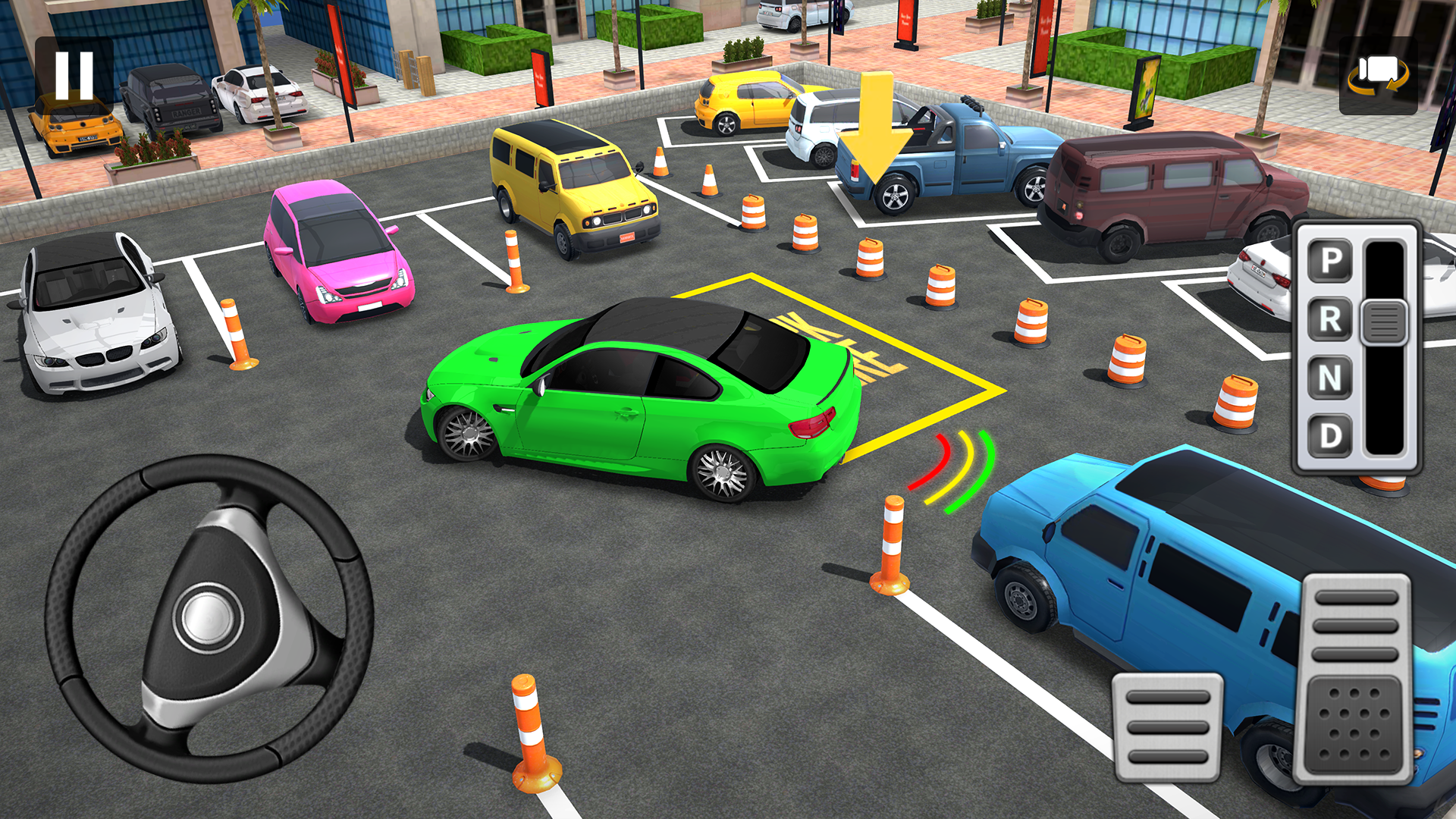Engage the D drive gear
Image resolution: width=1456 pixels, height=819 pixels.
[x=1330, y=436]
